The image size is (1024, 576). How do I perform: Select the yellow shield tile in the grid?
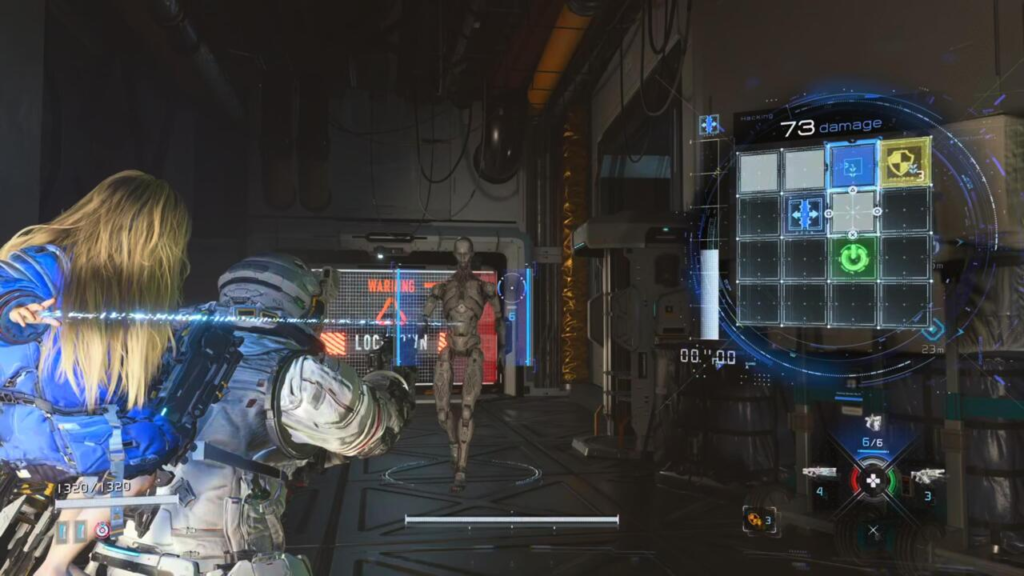click(x=904, y=164)
